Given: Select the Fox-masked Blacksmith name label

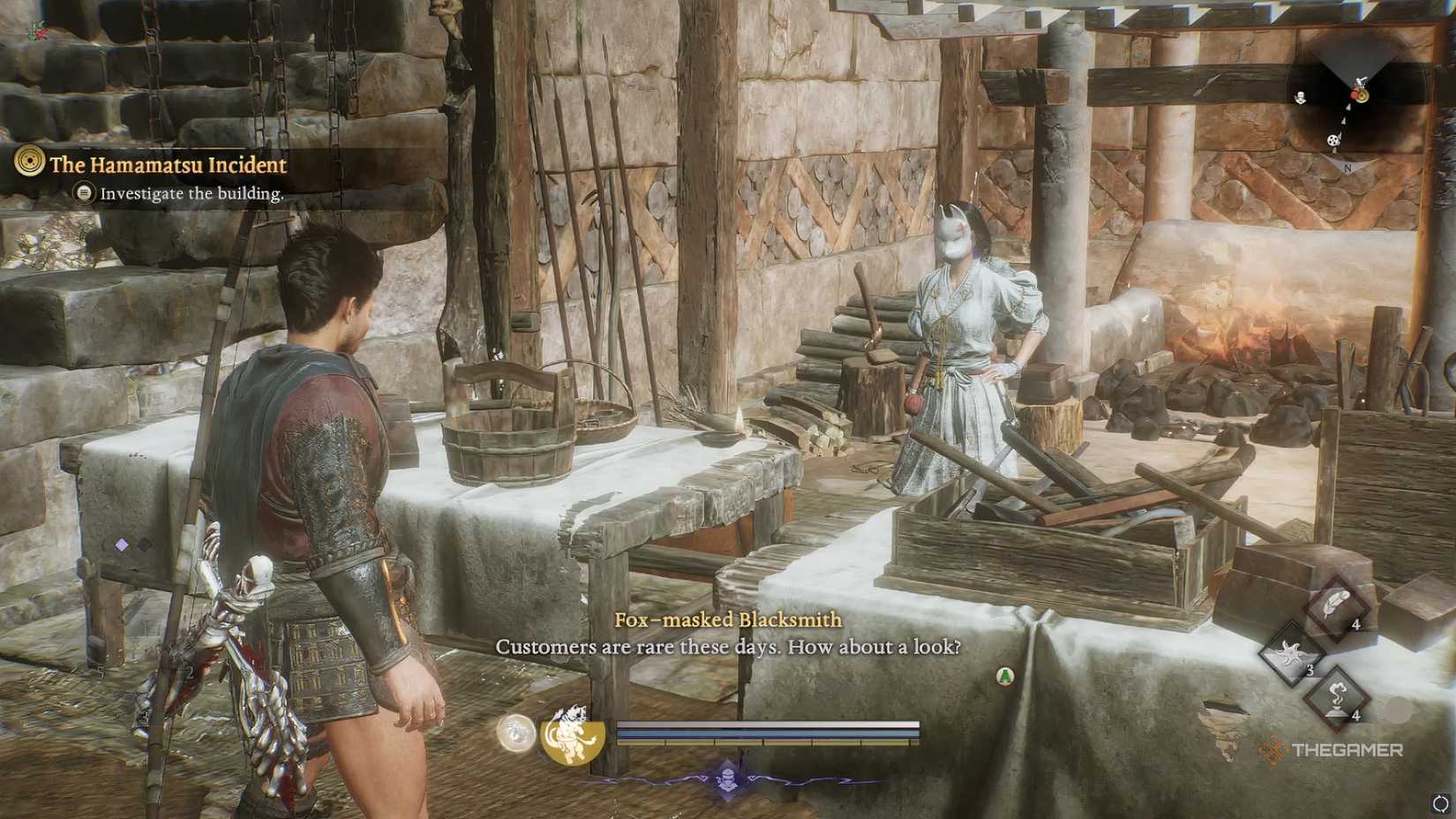Looking at the screenshot, I should (x=728, y=620).
